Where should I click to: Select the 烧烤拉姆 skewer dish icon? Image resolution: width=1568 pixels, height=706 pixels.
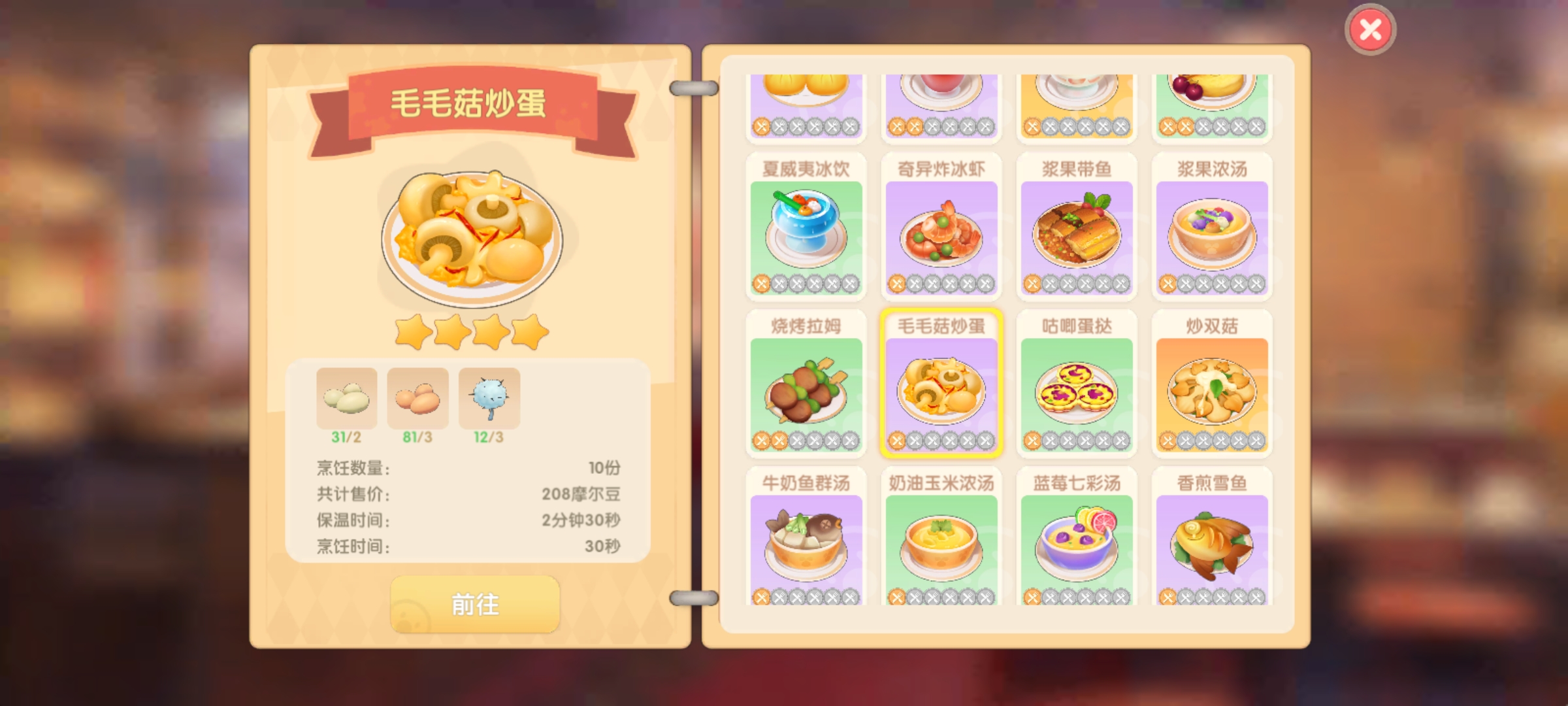click(x=806, y=392)
